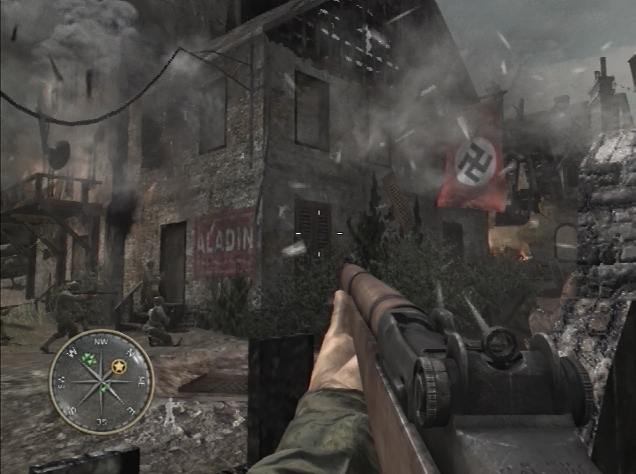The image size is (636, 474).
Task: Click the compass minimap
Action: point(101,381)
